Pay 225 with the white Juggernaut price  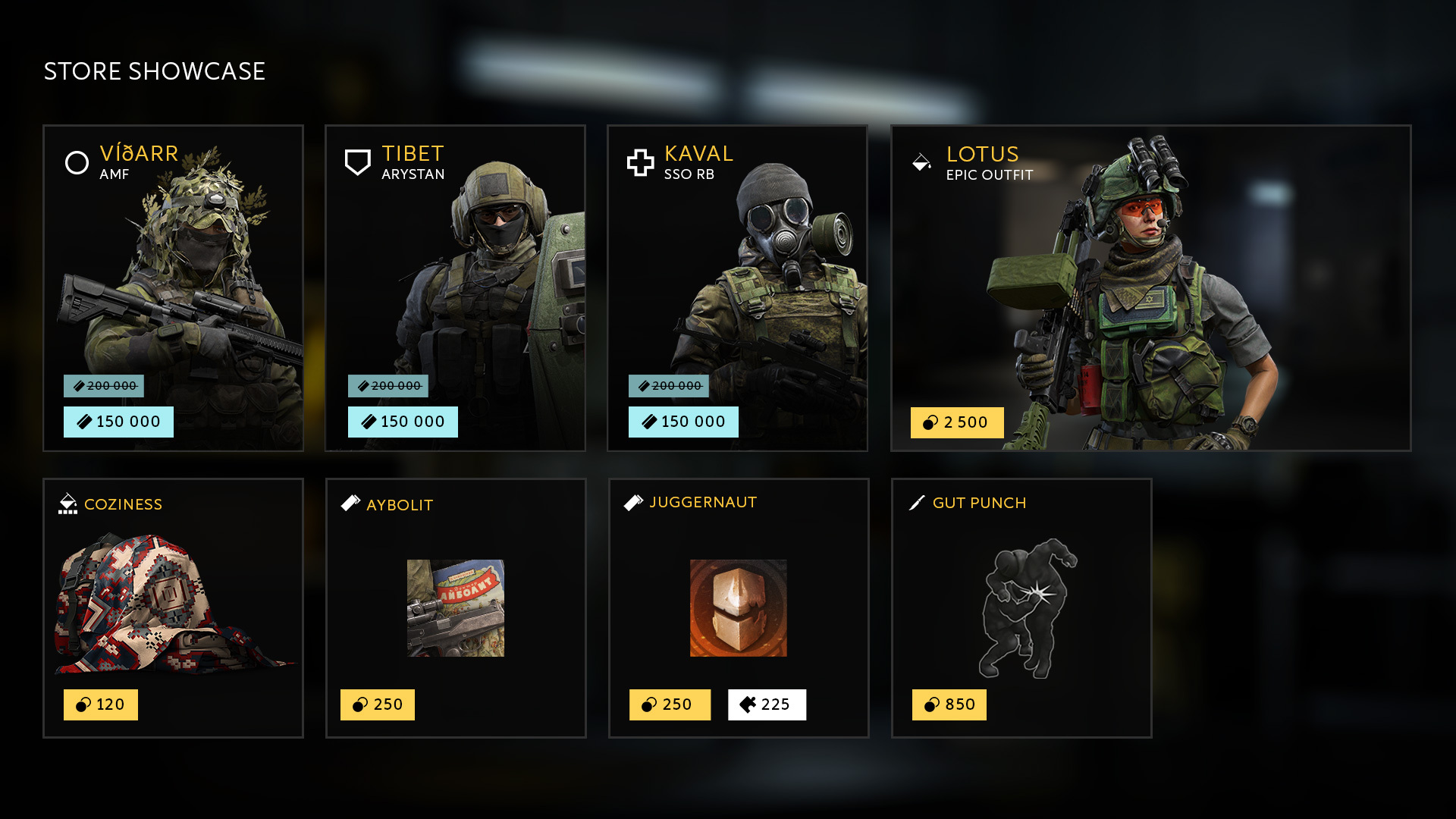pos(767,704)
